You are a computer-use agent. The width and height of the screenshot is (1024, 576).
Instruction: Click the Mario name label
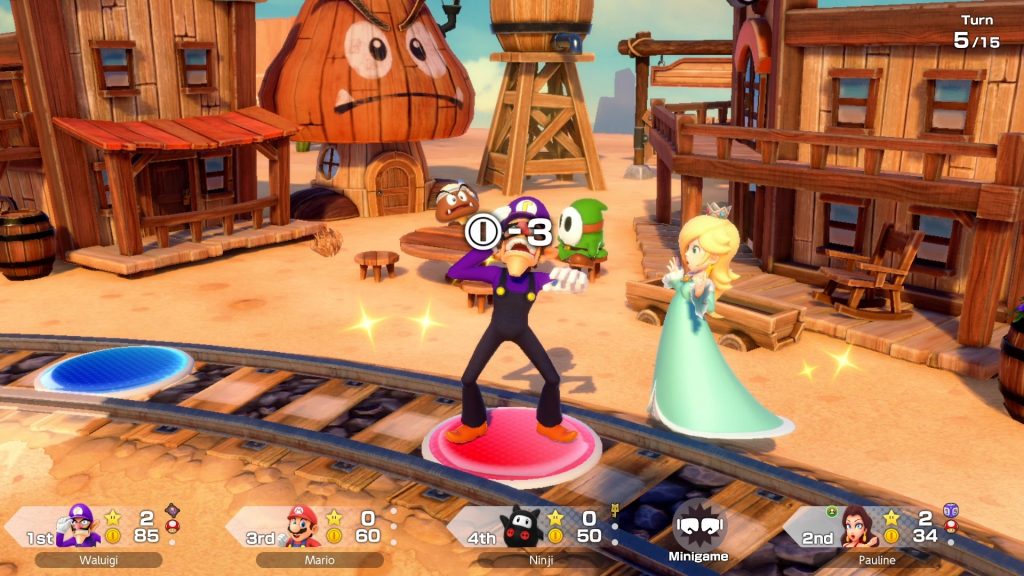click(x=319, y=560)
